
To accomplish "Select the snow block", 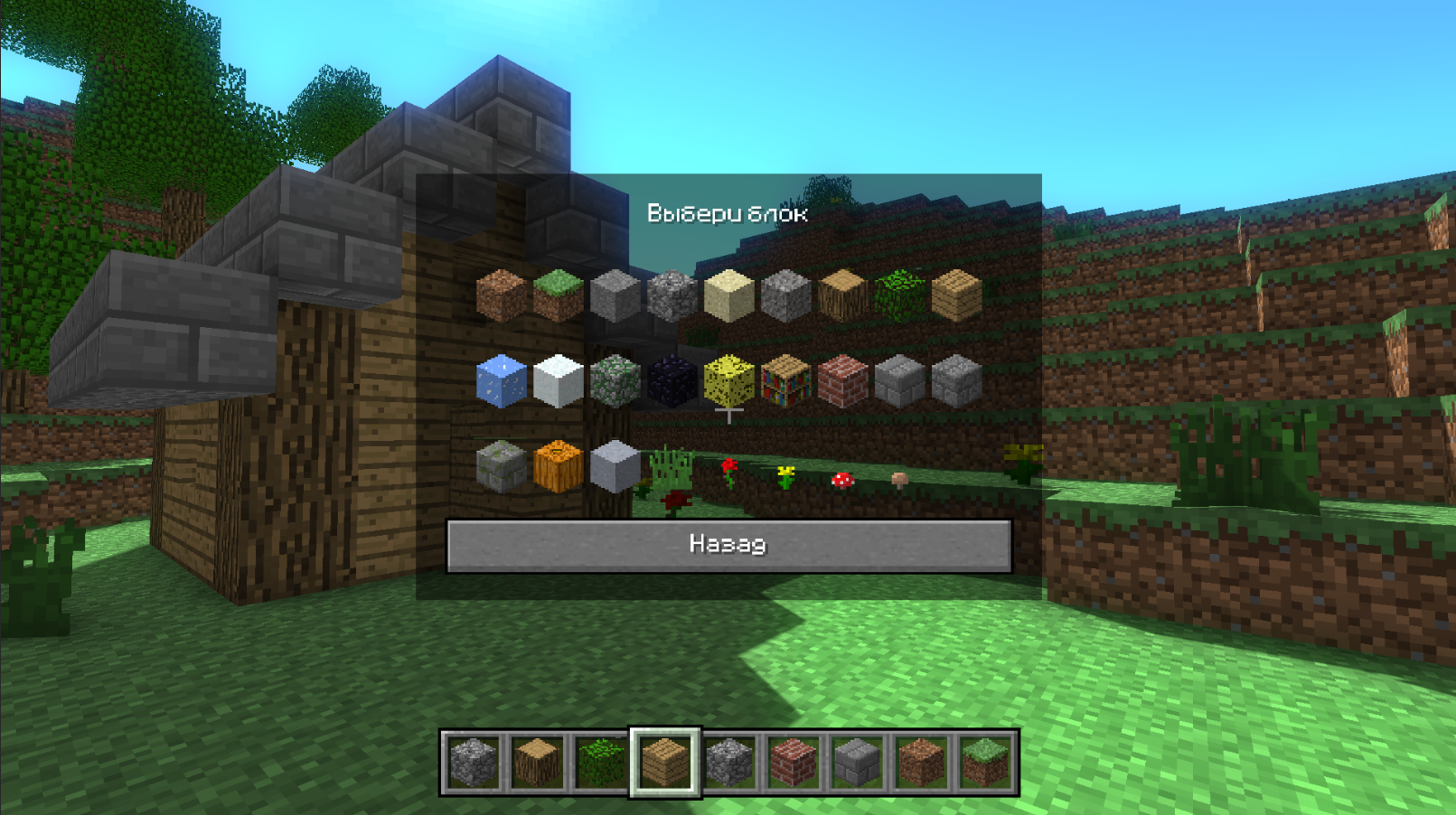I will (558, 379).
